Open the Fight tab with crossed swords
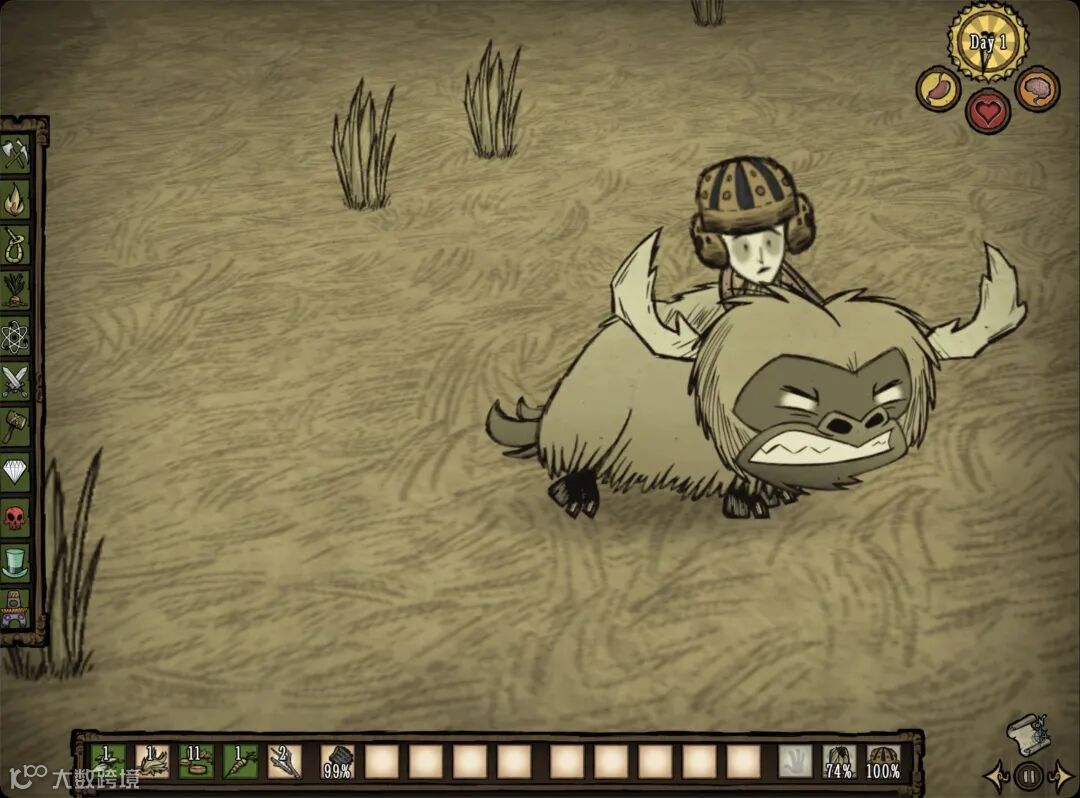Image resolution: width=1080 pixels, height=798 pixels. point(16,380)
